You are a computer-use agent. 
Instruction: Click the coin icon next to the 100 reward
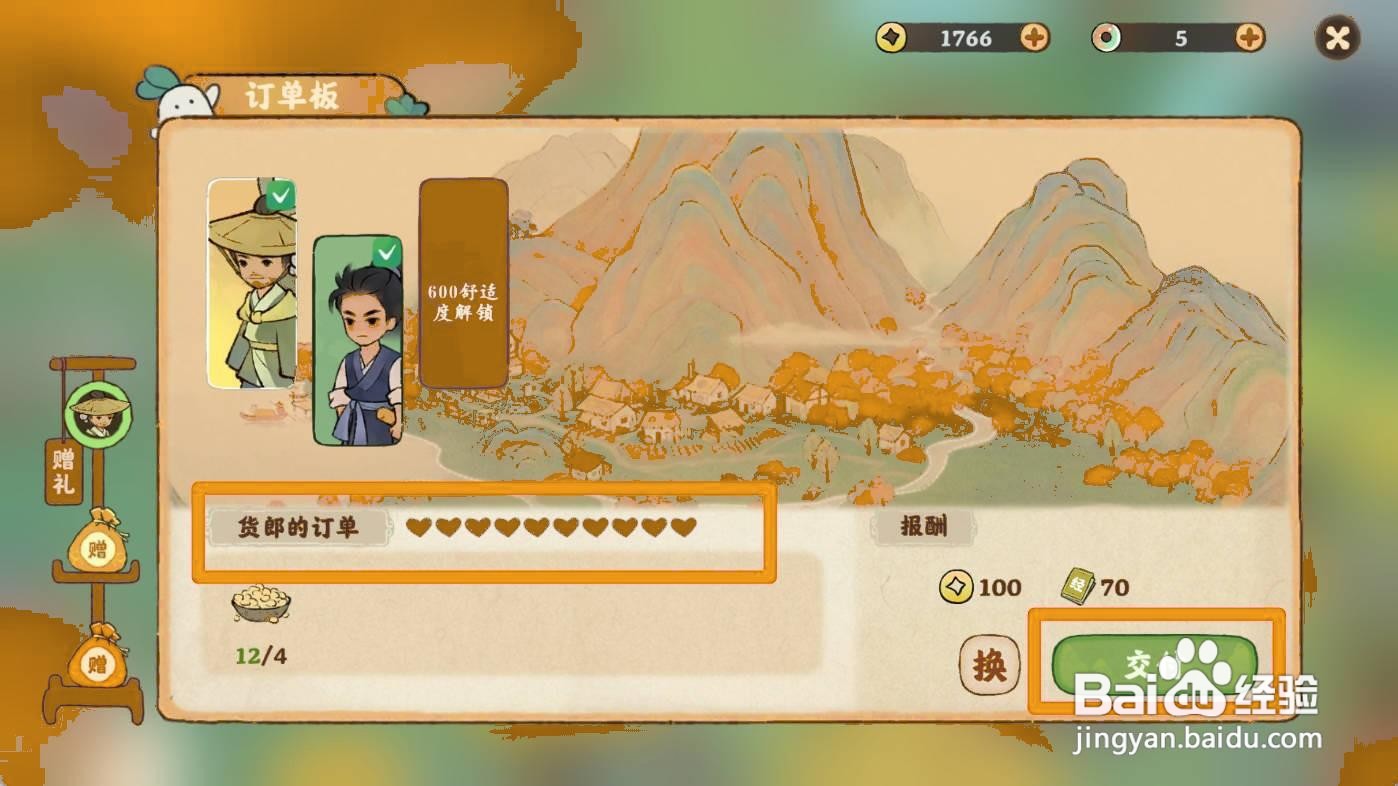click(955, 588)
